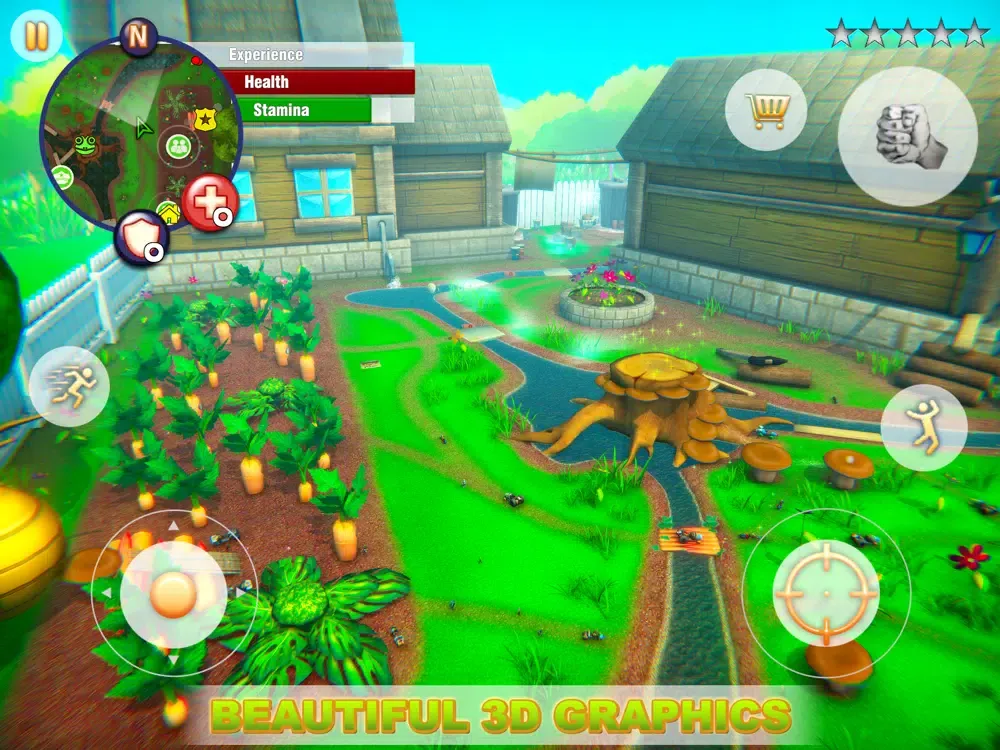Open the shopping cart store
Viewport: 1000px width, 750px height.
click(766, 109)
